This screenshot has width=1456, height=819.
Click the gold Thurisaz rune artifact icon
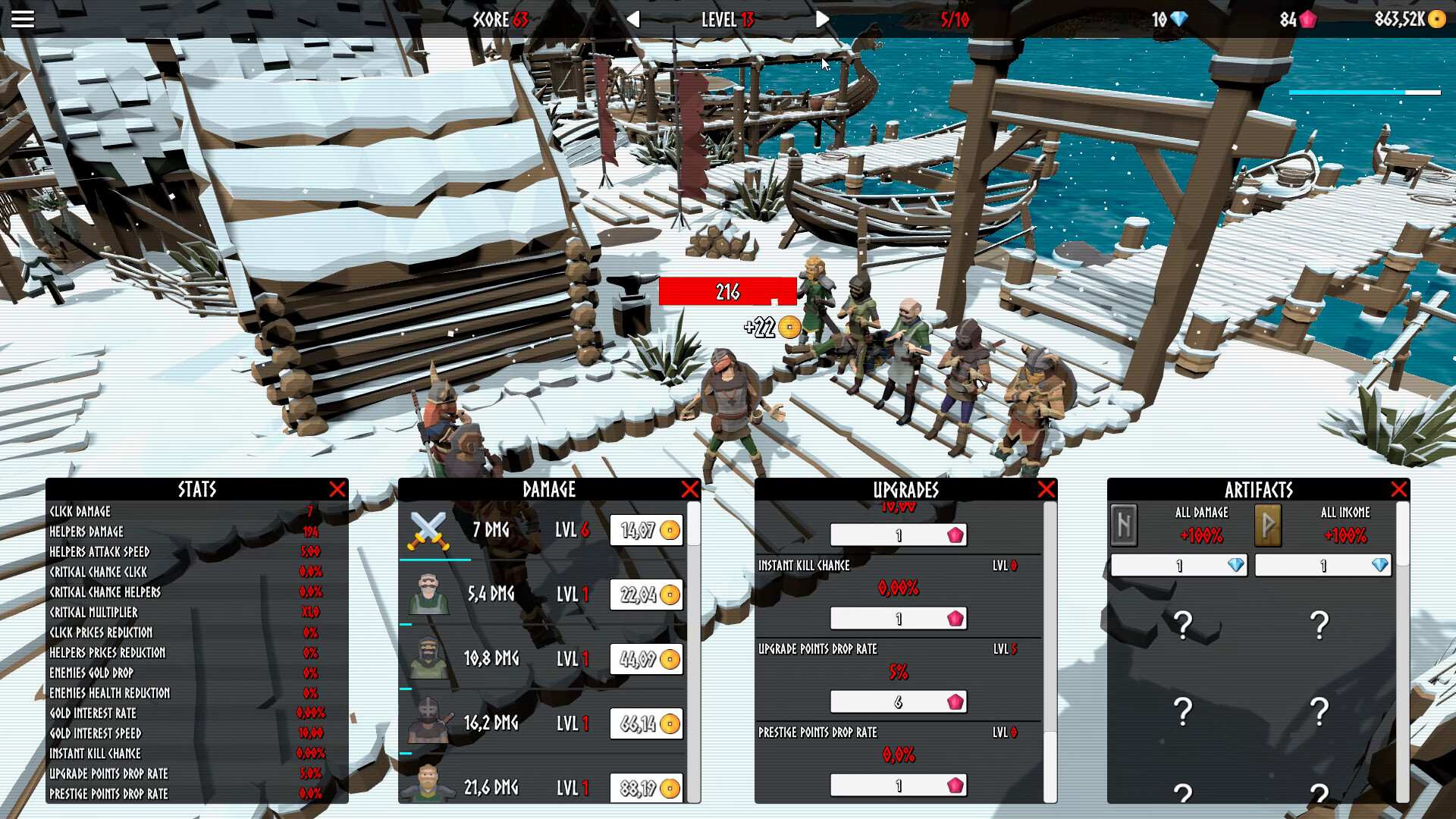coord(1266,526)
